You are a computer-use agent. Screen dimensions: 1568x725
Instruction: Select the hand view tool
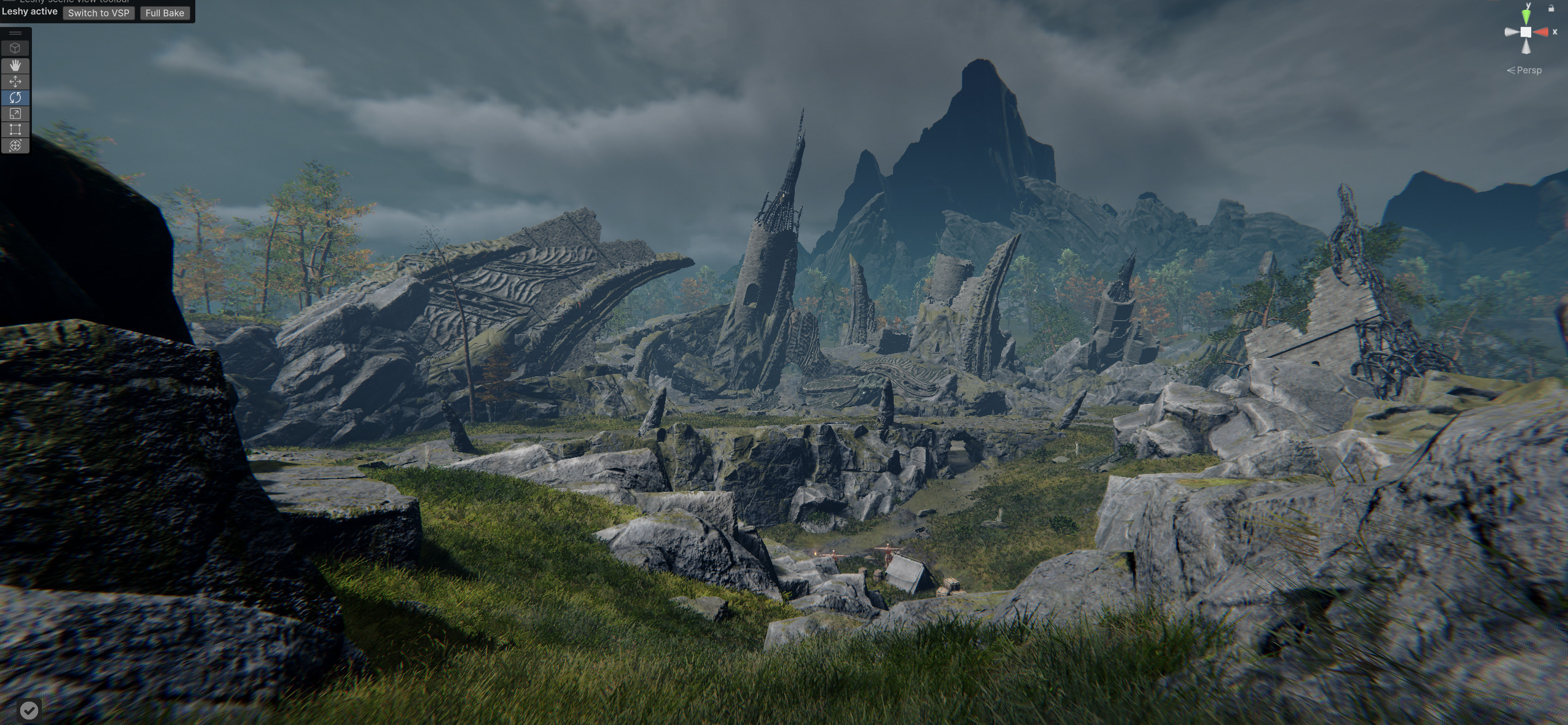15,65
